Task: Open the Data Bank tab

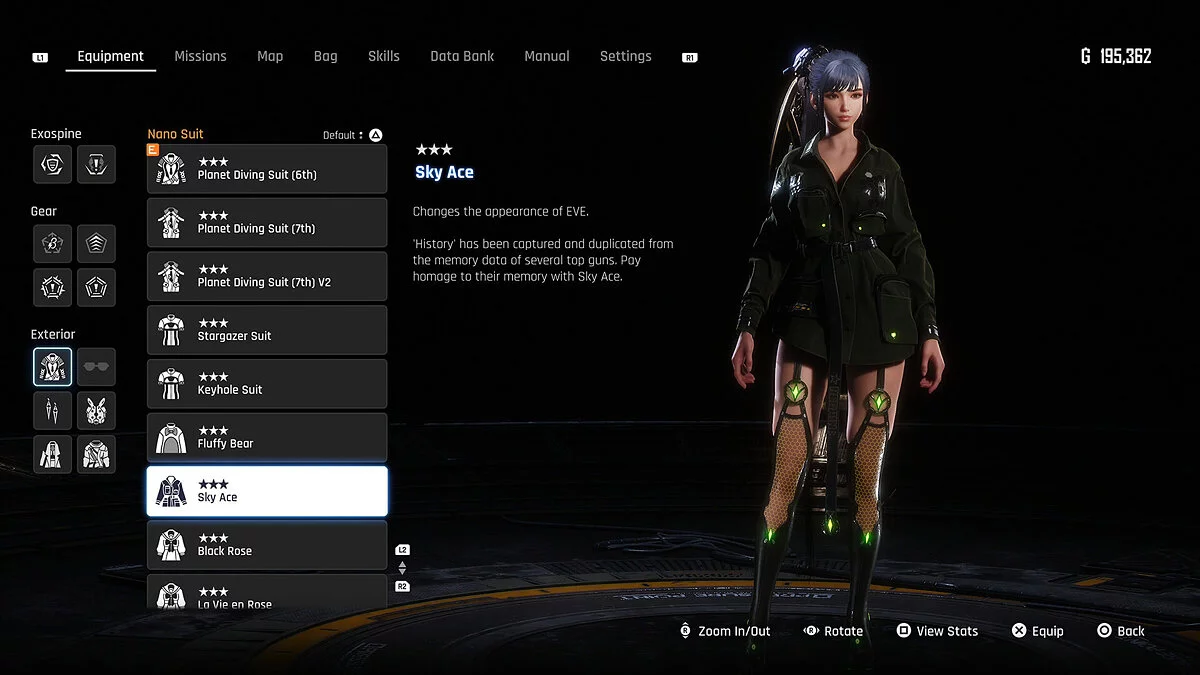Action: click(462, 56)
